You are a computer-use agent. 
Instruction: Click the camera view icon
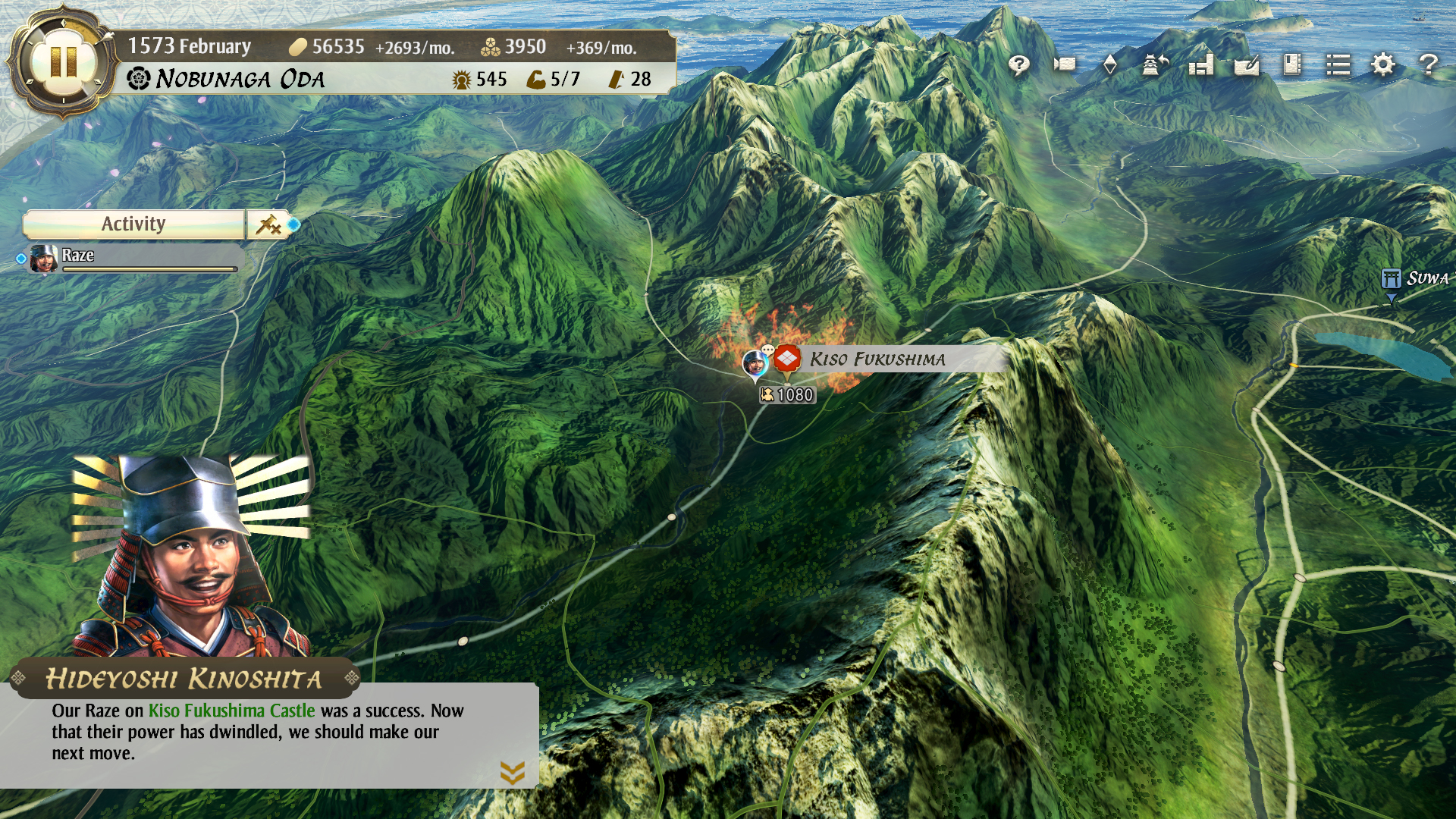point(1065,64)
